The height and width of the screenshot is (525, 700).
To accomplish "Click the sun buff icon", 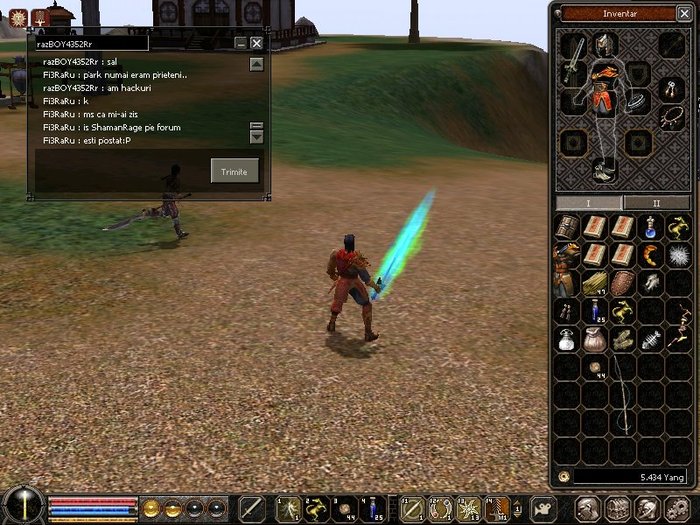I will (18, 17).
